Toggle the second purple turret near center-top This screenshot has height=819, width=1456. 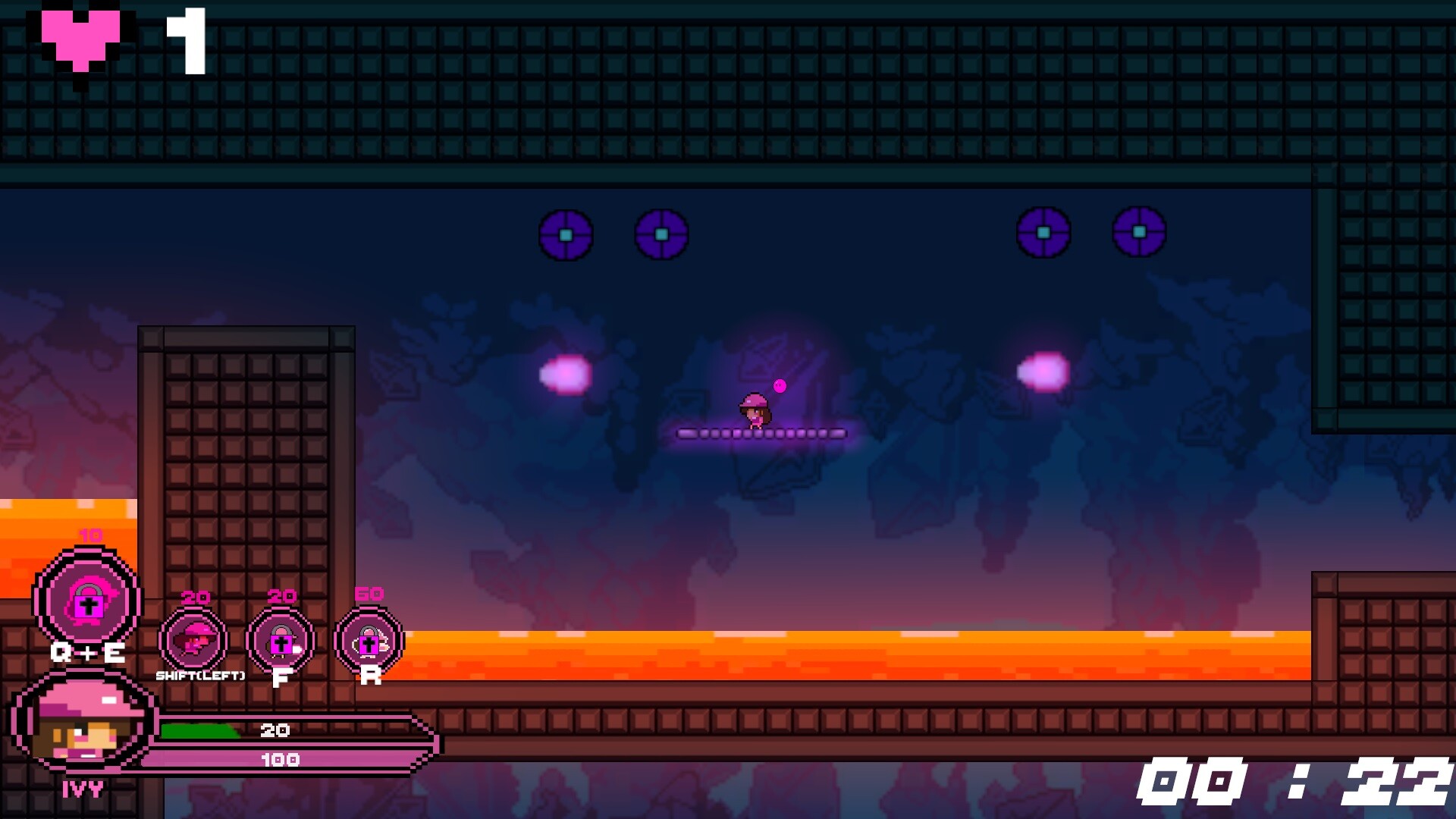click(x=661, y=234)
